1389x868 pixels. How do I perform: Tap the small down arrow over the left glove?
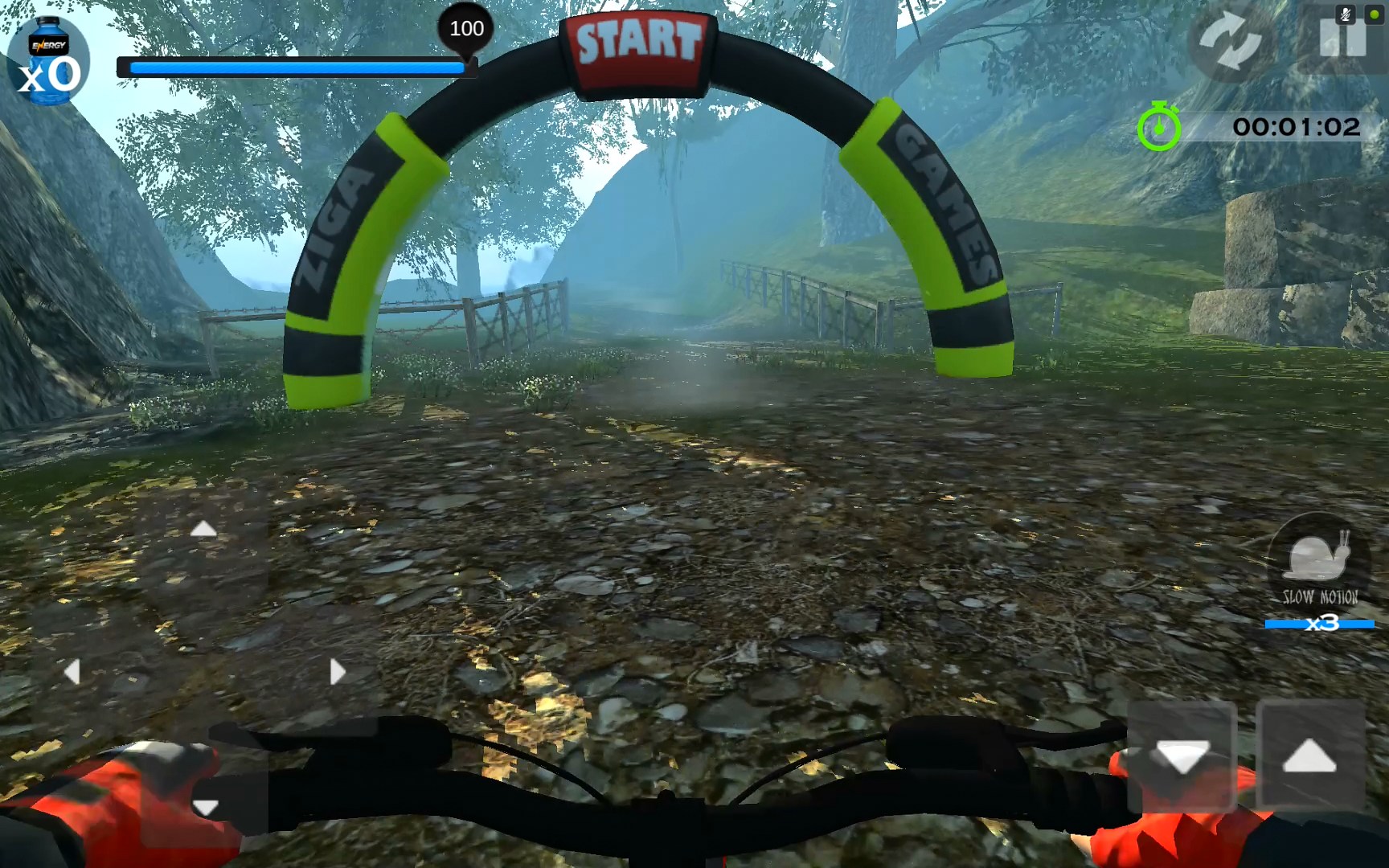pyautogui.click(x=206, y=807)
